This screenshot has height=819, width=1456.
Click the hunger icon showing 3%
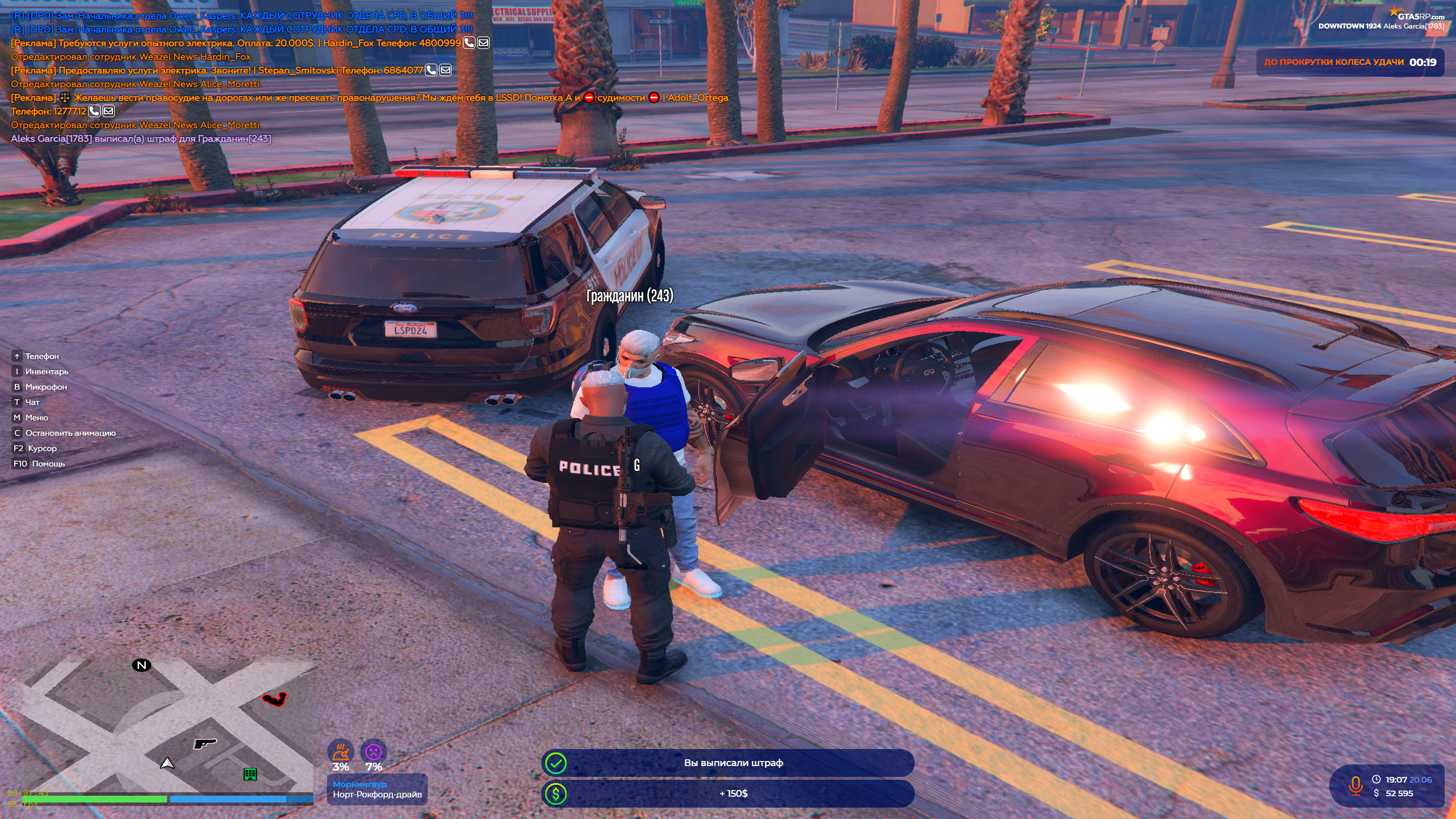[340, 752]
